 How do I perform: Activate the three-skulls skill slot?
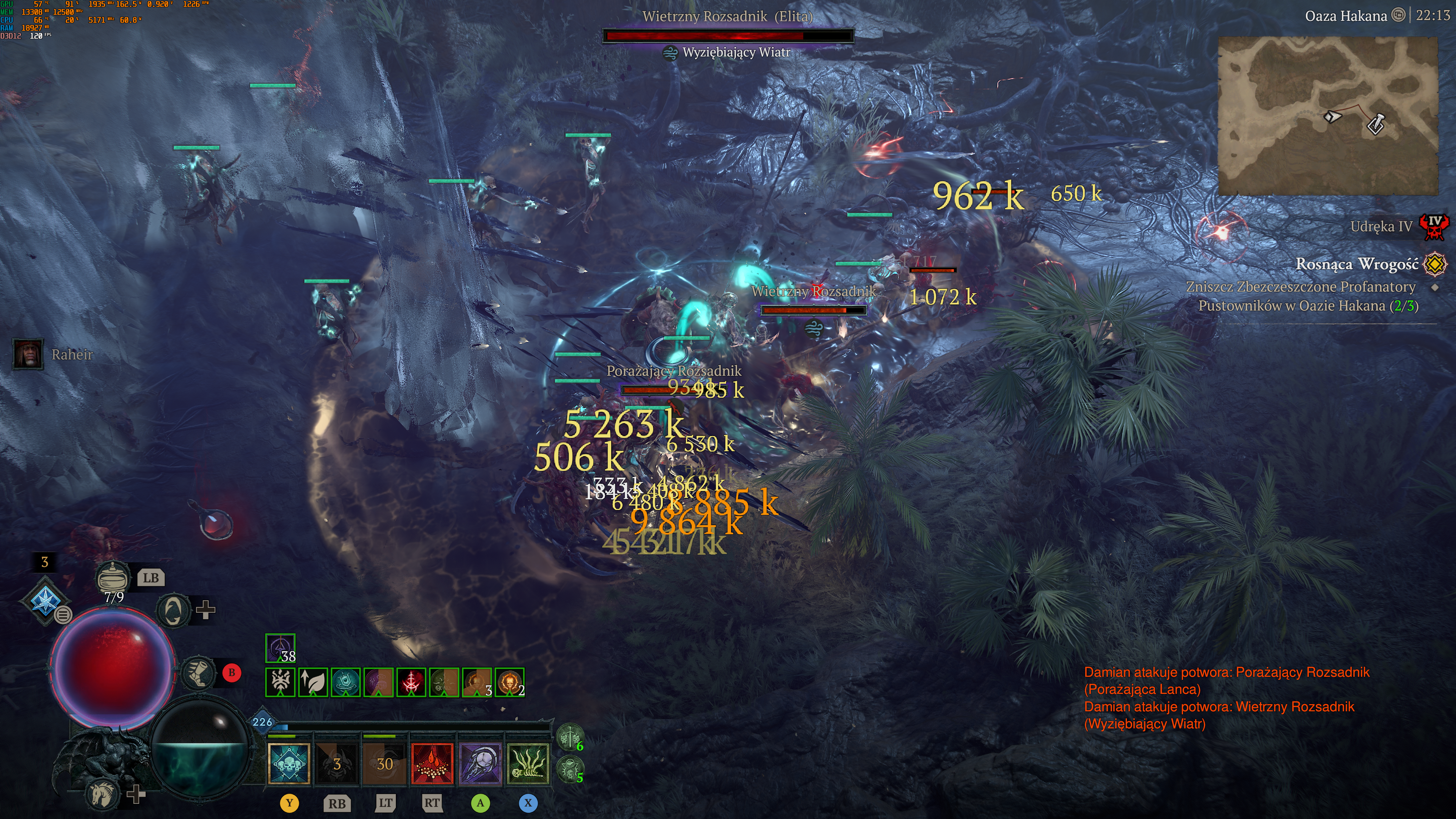(289, 764)
